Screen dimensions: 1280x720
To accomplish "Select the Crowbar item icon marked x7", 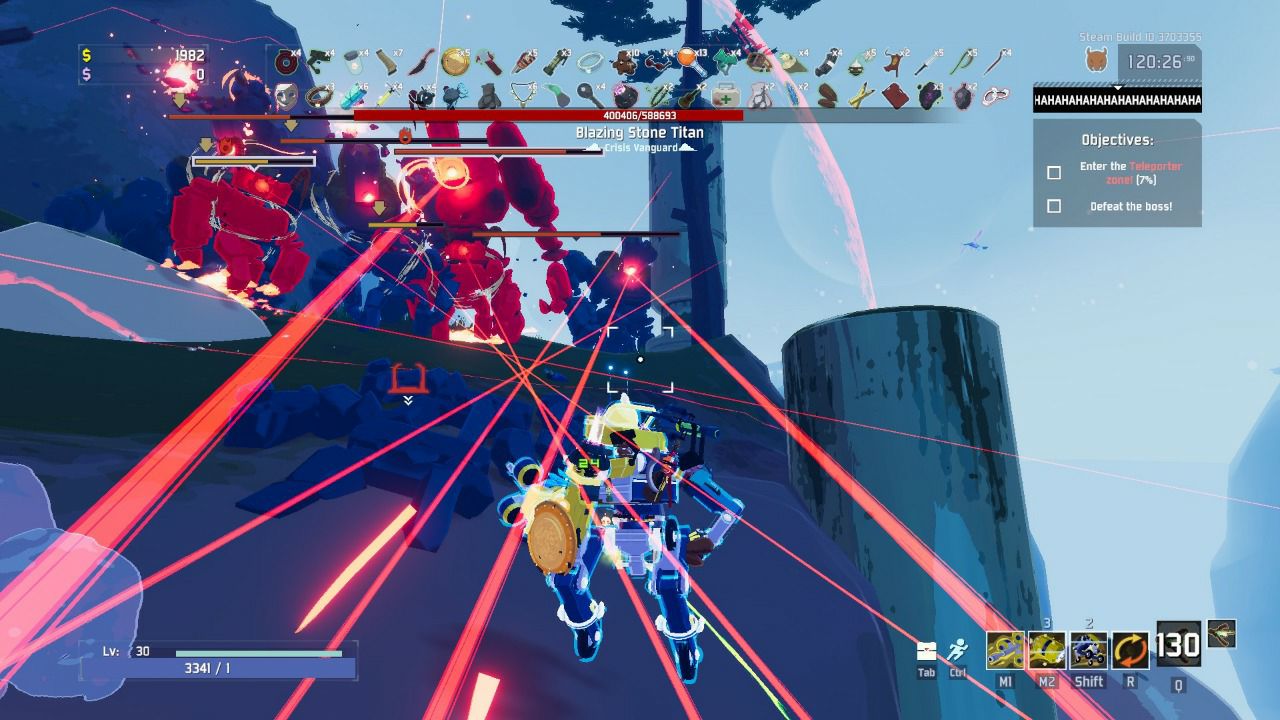I will point(386,61).
